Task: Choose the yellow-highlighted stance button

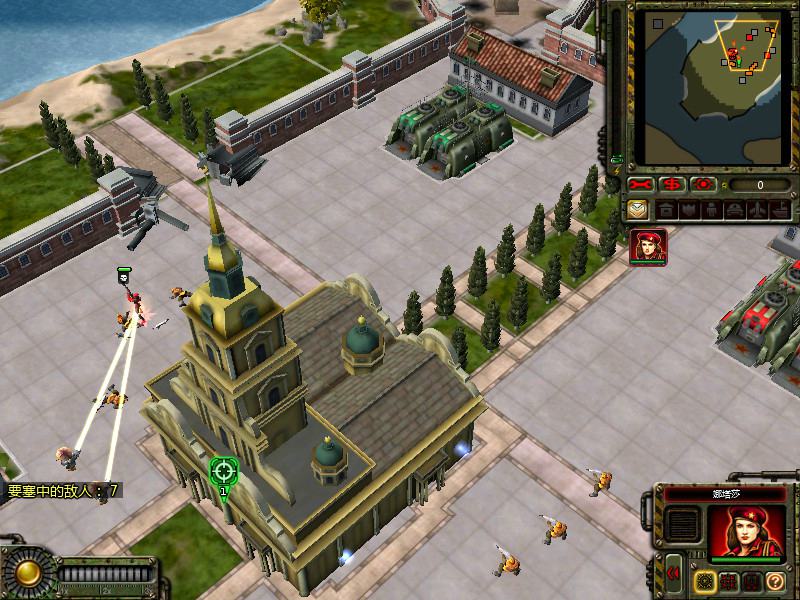Action: pyautogui.click(x=706, y=580)
